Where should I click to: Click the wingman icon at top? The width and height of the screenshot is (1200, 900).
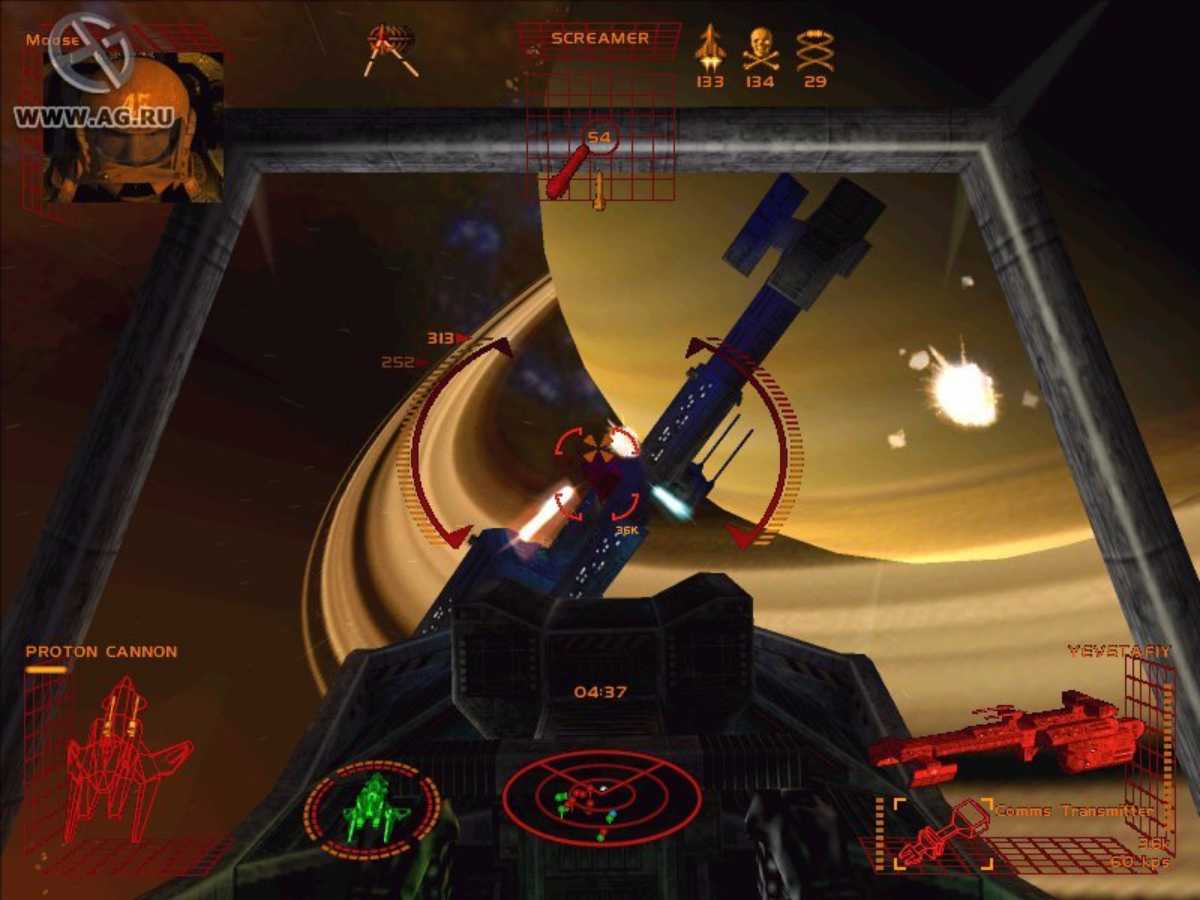[x=391, y=50]
